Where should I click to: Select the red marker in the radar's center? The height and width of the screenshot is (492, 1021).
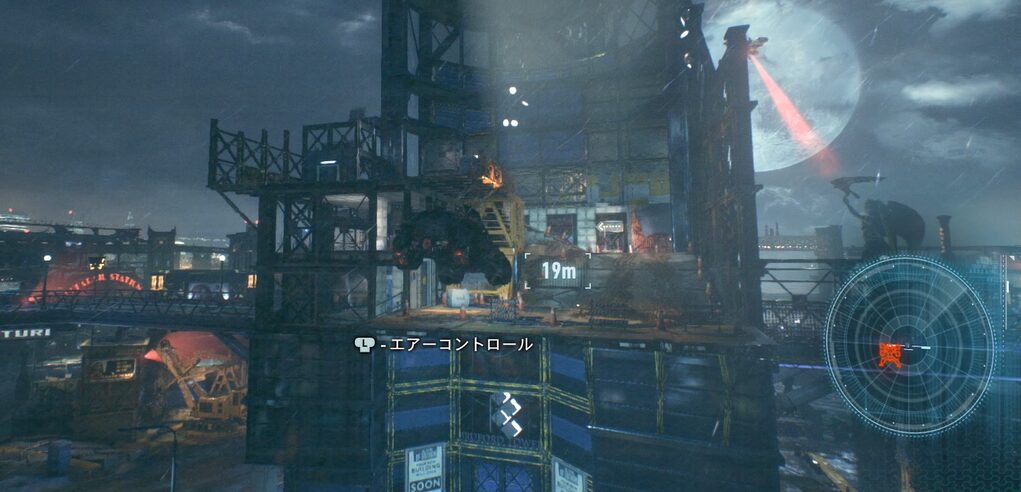(886, 354)
